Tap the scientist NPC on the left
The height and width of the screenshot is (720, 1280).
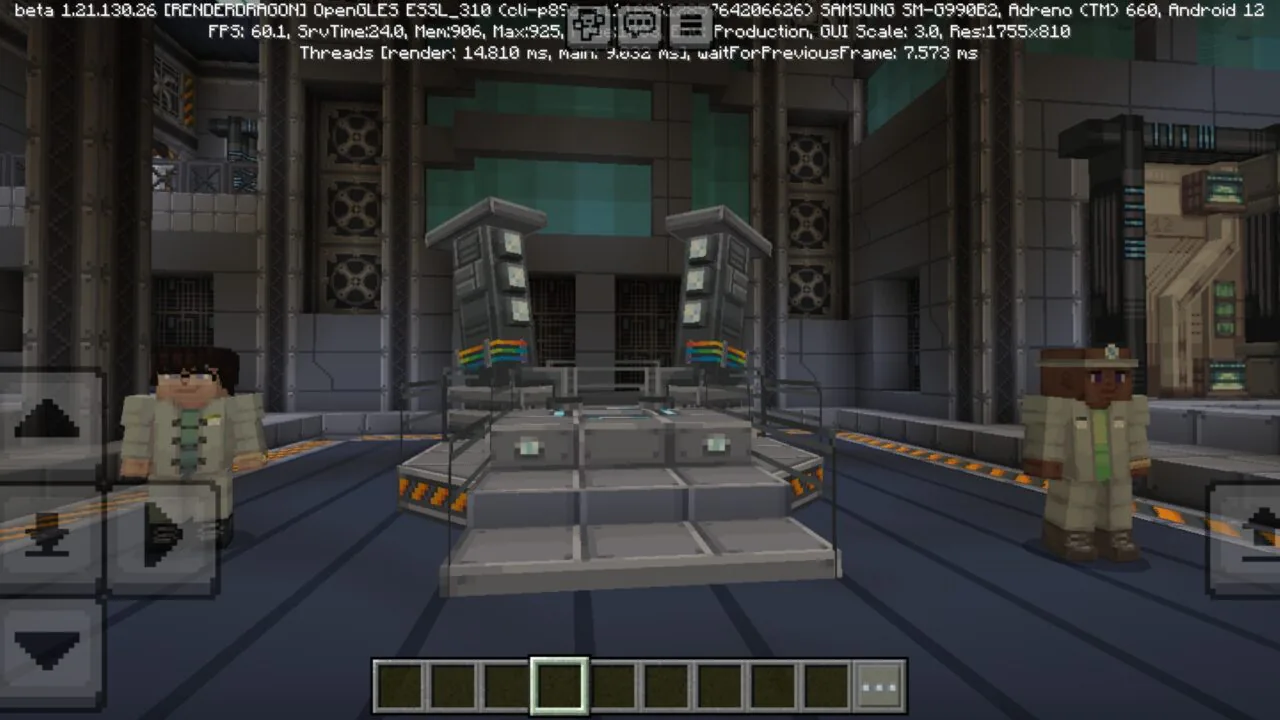190,440
